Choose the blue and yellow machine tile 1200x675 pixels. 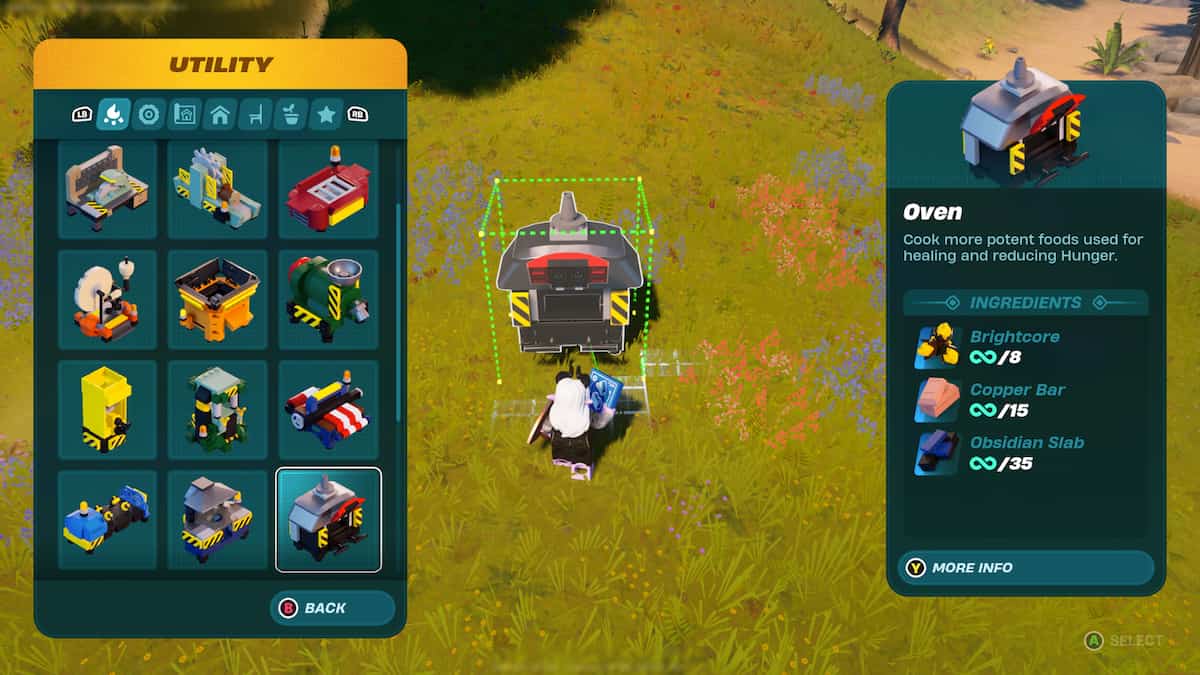107,519
